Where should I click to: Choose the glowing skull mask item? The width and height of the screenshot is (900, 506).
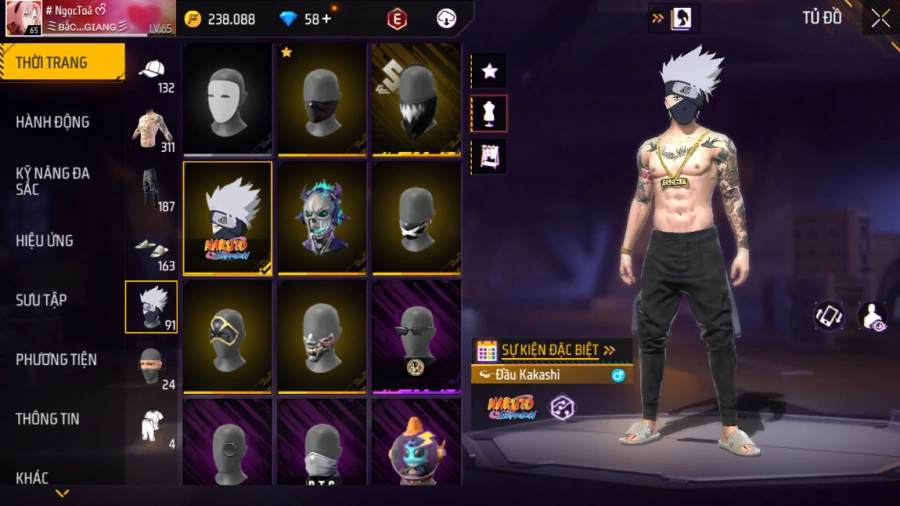(x=322, y=218)
